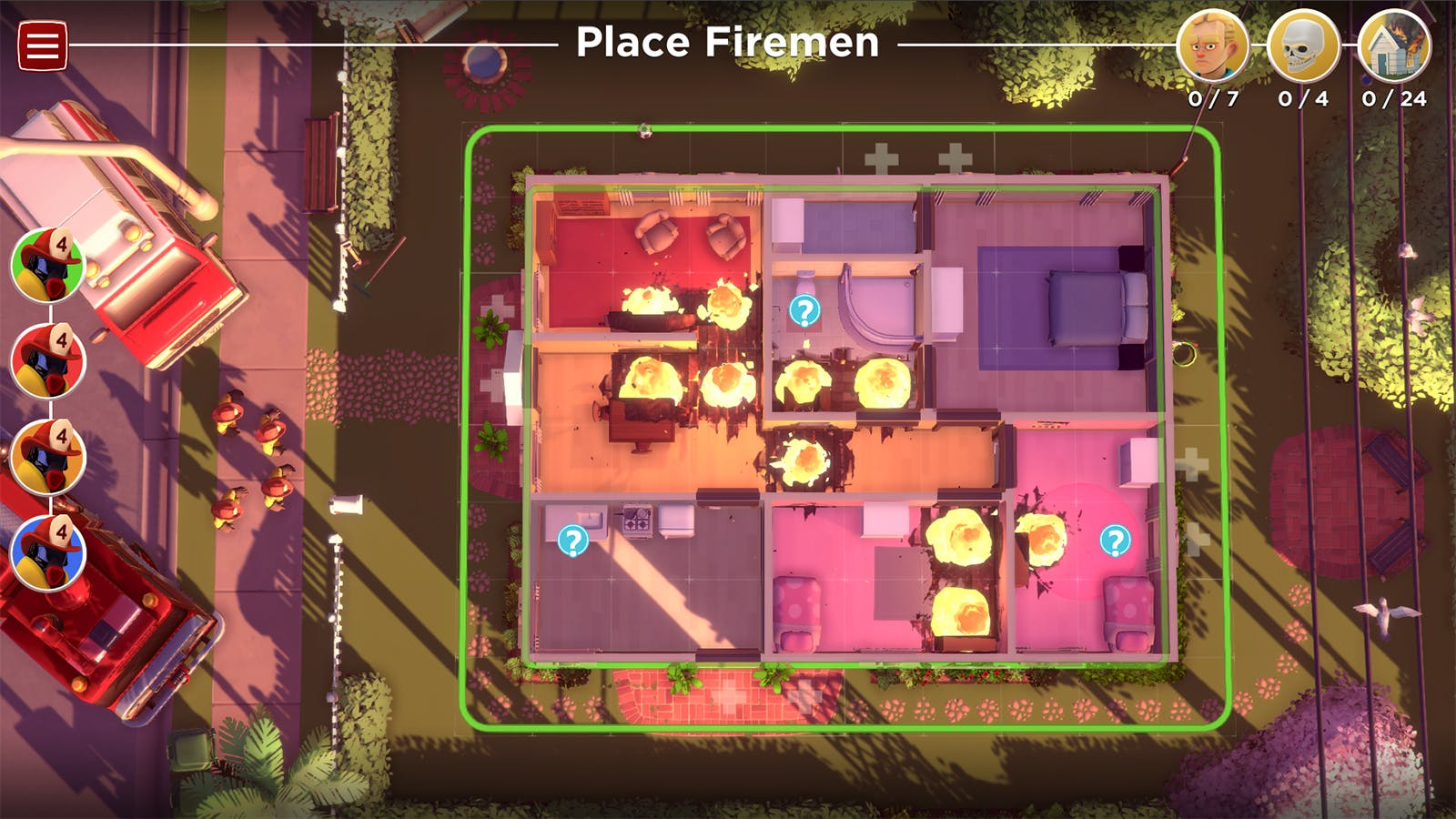Inspect the question mark marker in the kitchen
1456x819 pixels.
click(x=572, y=541)
